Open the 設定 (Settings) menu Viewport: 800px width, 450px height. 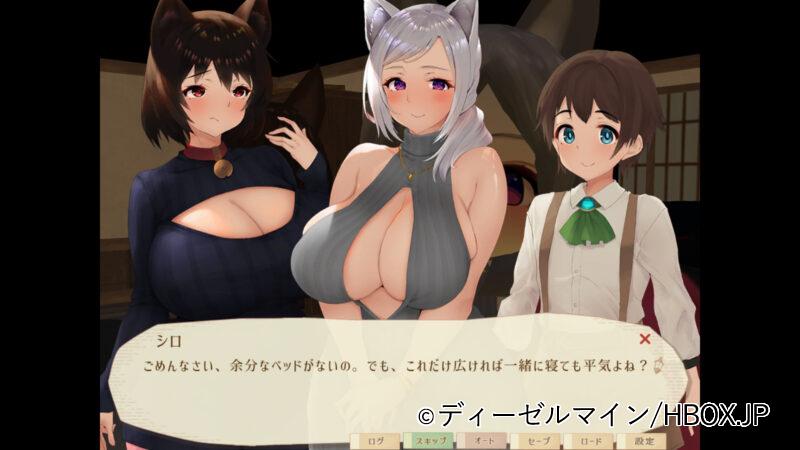(643, 439)
